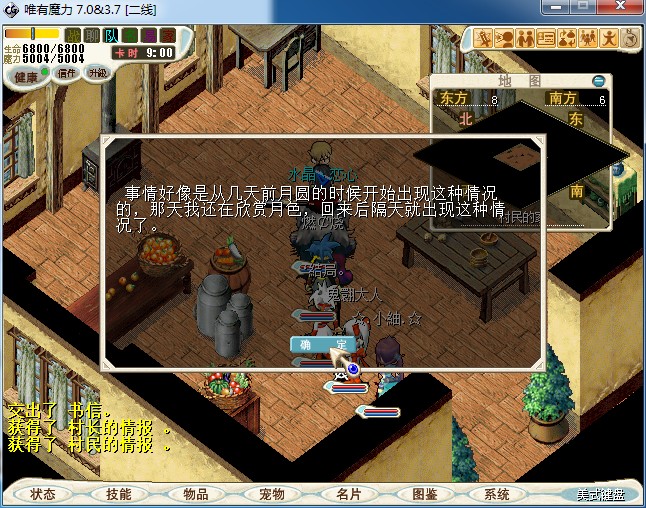
Task: Open the 状态 status menu
Action: [x=43, y=494]
